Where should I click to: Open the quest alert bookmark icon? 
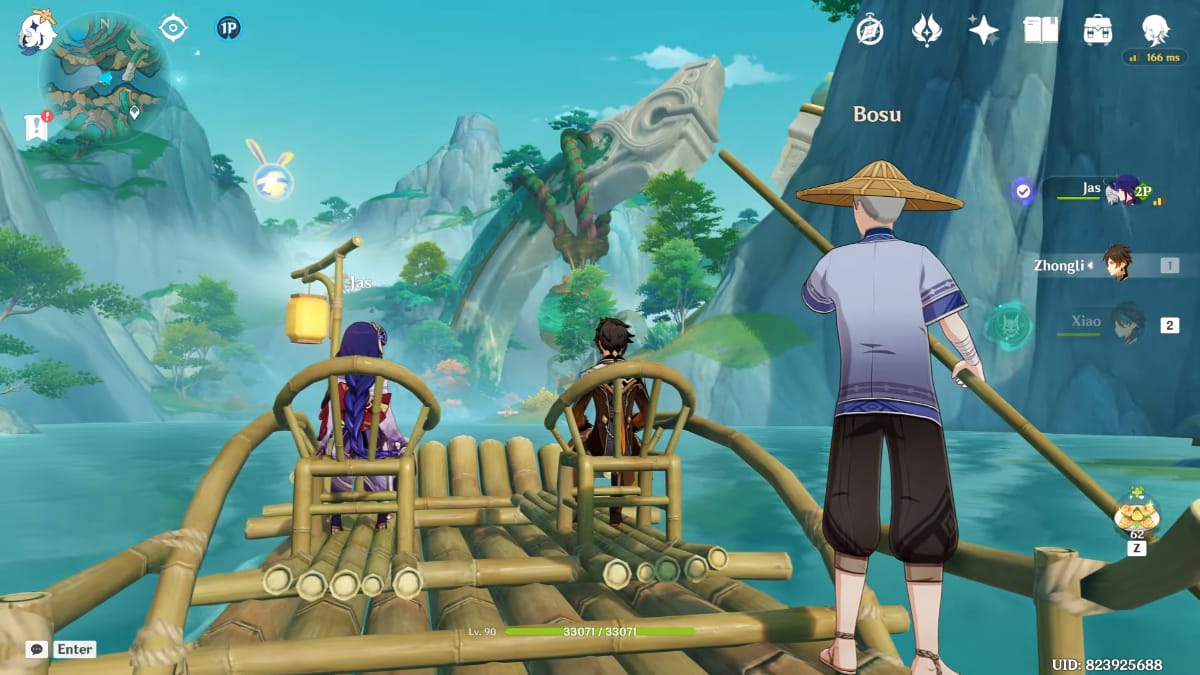(x=37, y=126)
